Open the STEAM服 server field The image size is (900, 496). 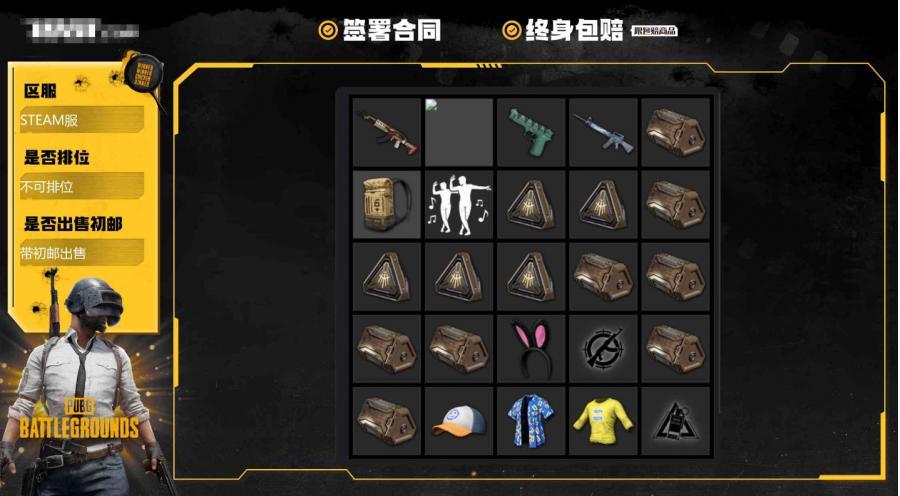coord(81,120)
